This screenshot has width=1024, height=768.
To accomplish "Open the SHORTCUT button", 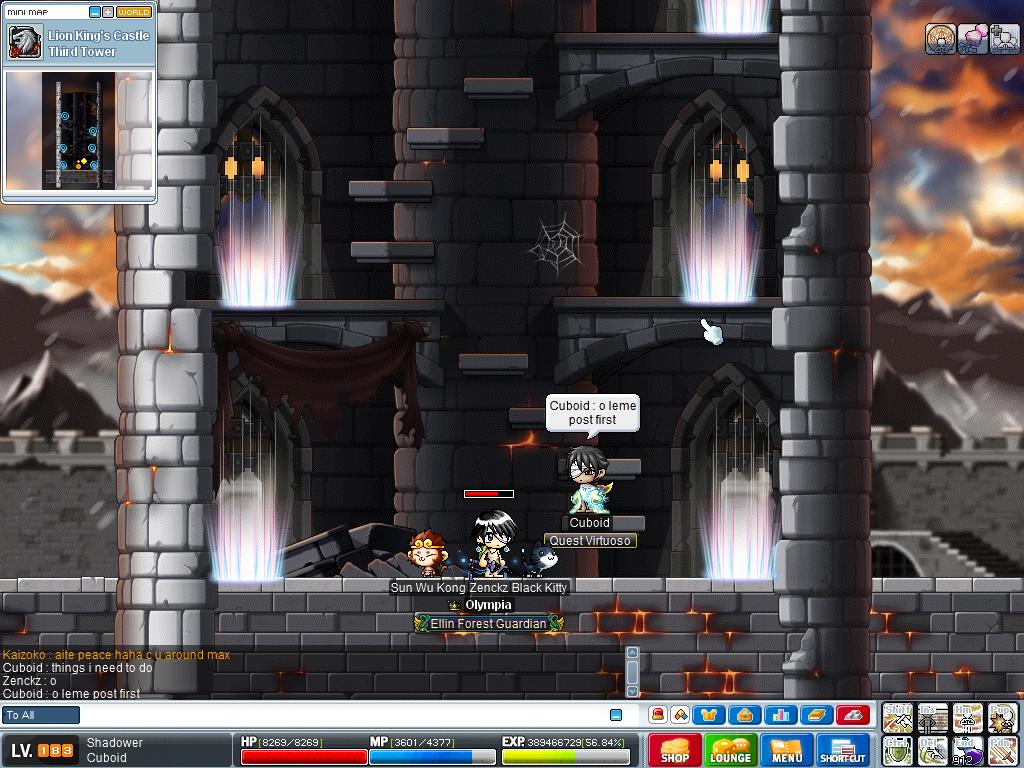I will tap(842, 750).
